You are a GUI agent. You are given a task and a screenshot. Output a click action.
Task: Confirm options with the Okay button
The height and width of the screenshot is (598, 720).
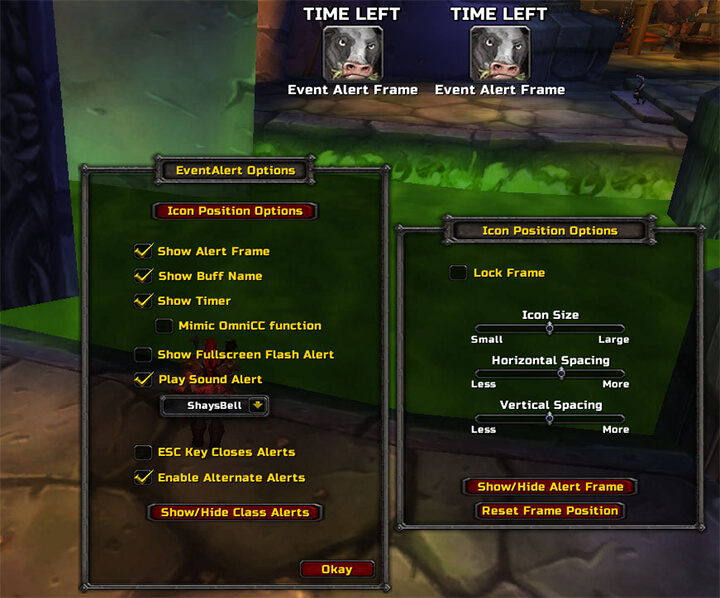pyautogui.click(x=337, y=569)
